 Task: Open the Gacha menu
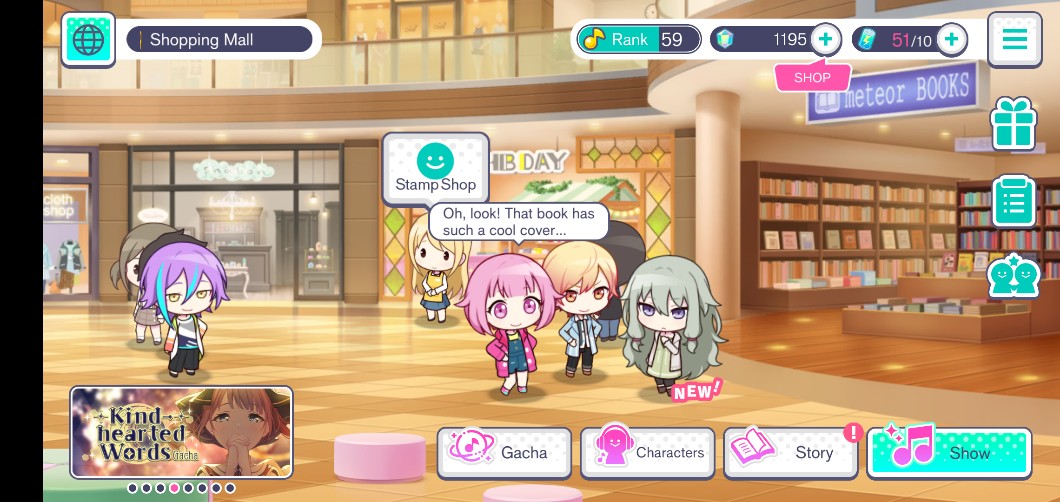pos(504,452)
